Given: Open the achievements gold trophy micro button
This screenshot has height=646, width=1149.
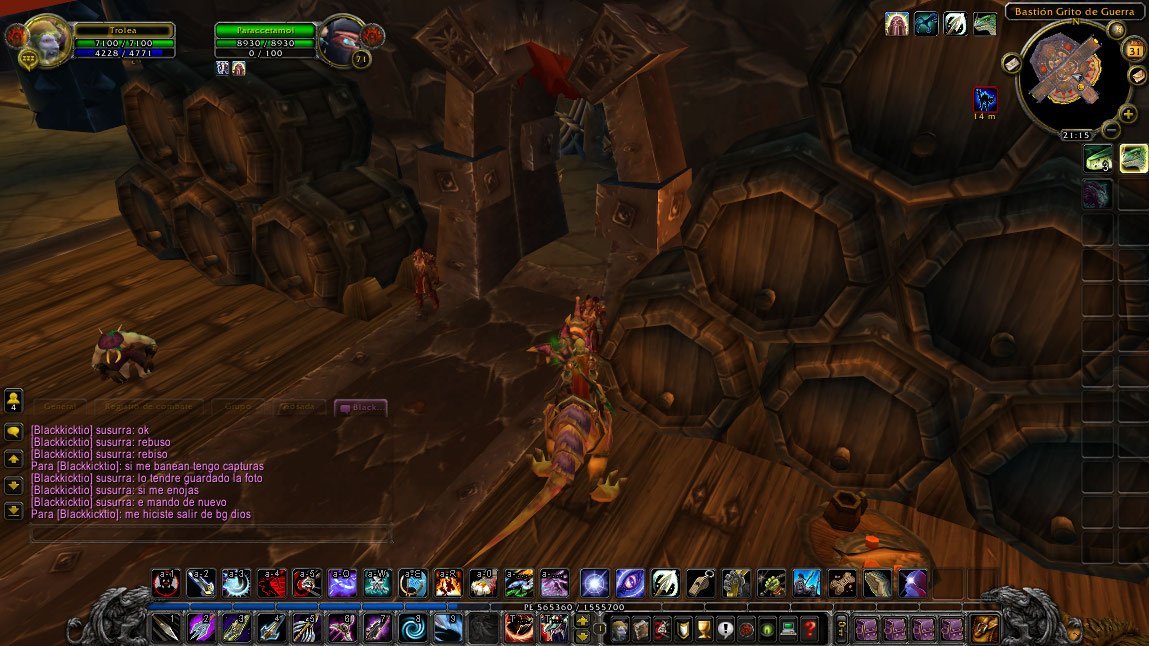Looking at the screenshot, I should click(704, 629).
